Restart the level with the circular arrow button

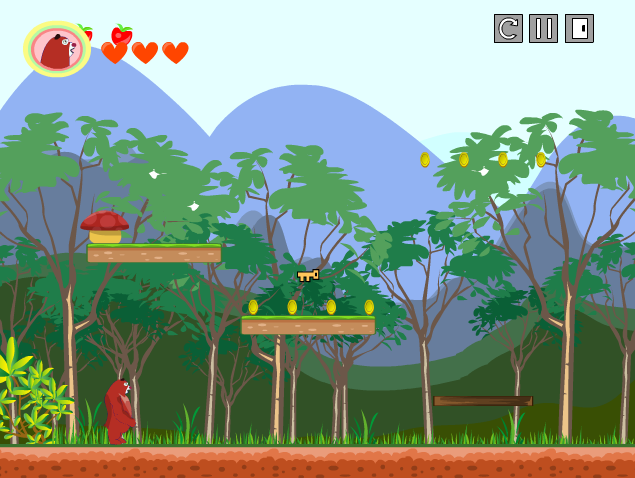click(x=508, y=29)
